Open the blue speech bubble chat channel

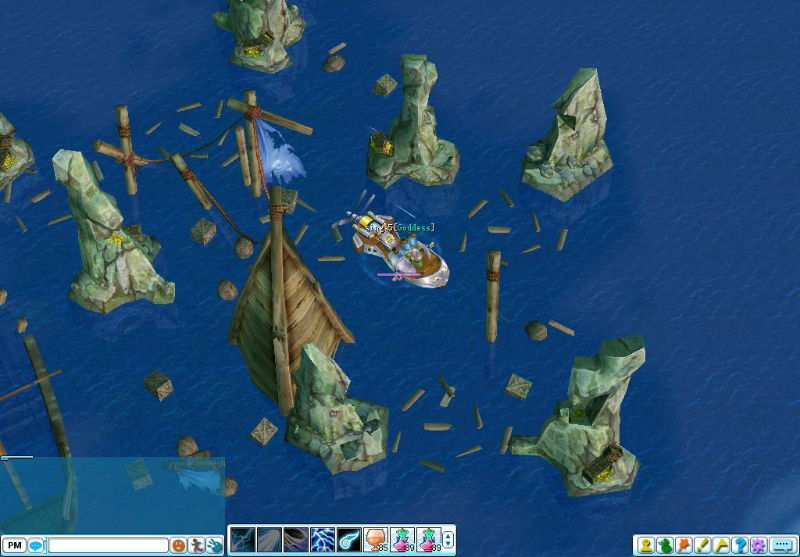[x=35, y=545]
